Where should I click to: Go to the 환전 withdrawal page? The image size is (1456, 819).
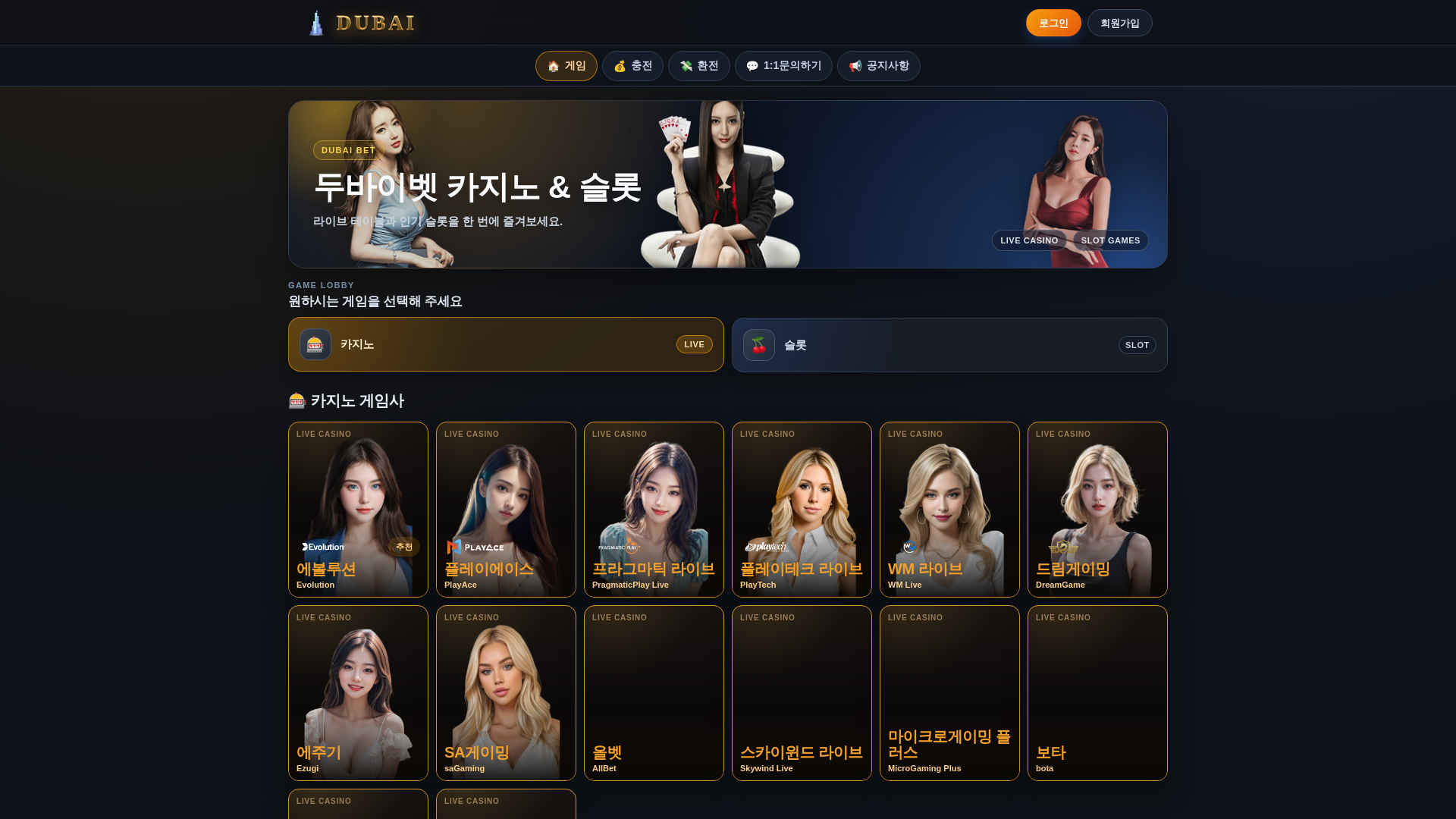tap(698, 66)
